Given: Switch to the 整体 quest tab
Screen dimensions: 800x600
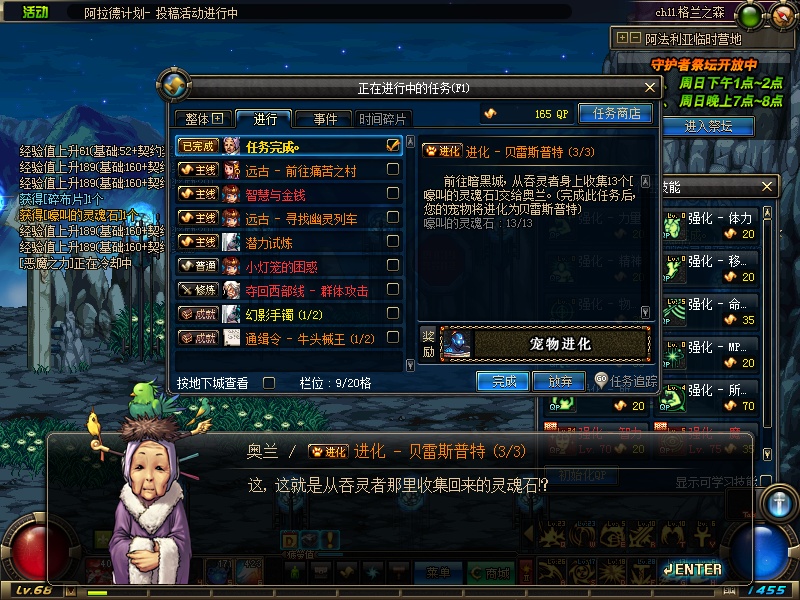Looking at the screenshot, I should point(203,119).
